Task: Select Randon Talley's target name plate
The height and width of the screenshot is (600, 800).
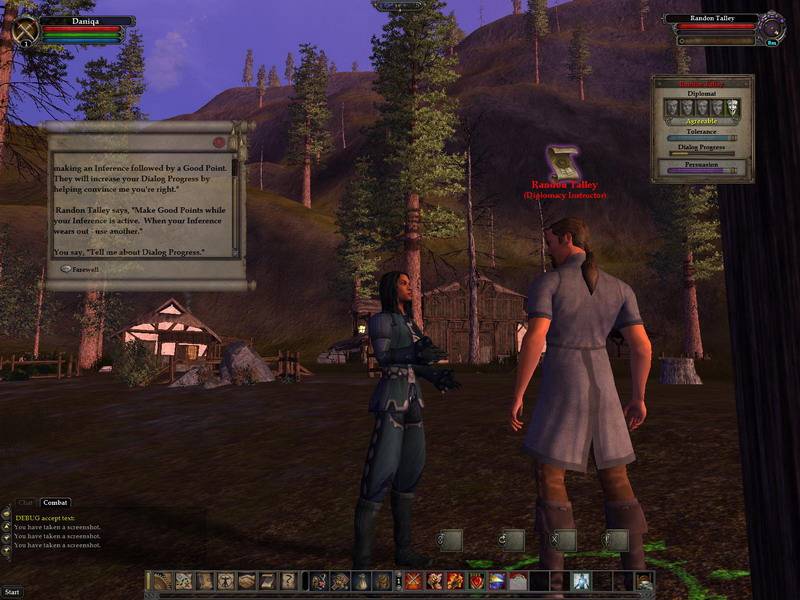Action: click(713, 19)
